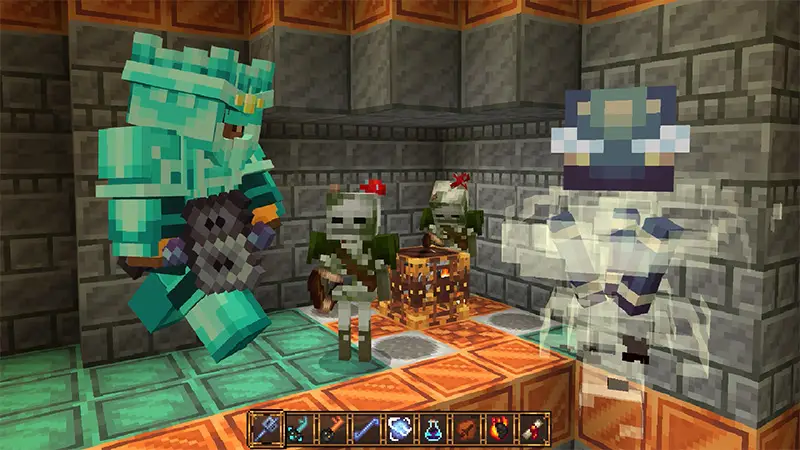Choose the blue potion bottle slot
The height and width of the screenshot is (450, 800).
tap(434, 429)
